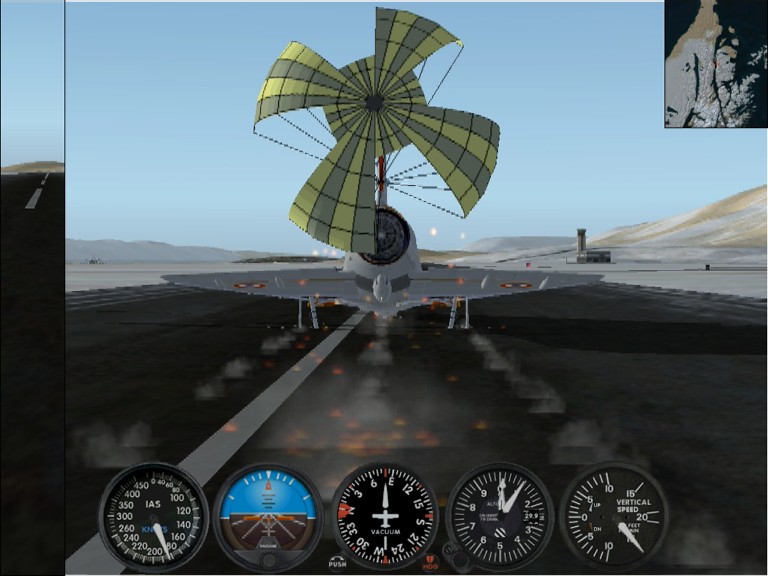This screenshot has width=768, height=576.
Task: Open the terrain minimap
Action: 715,63
